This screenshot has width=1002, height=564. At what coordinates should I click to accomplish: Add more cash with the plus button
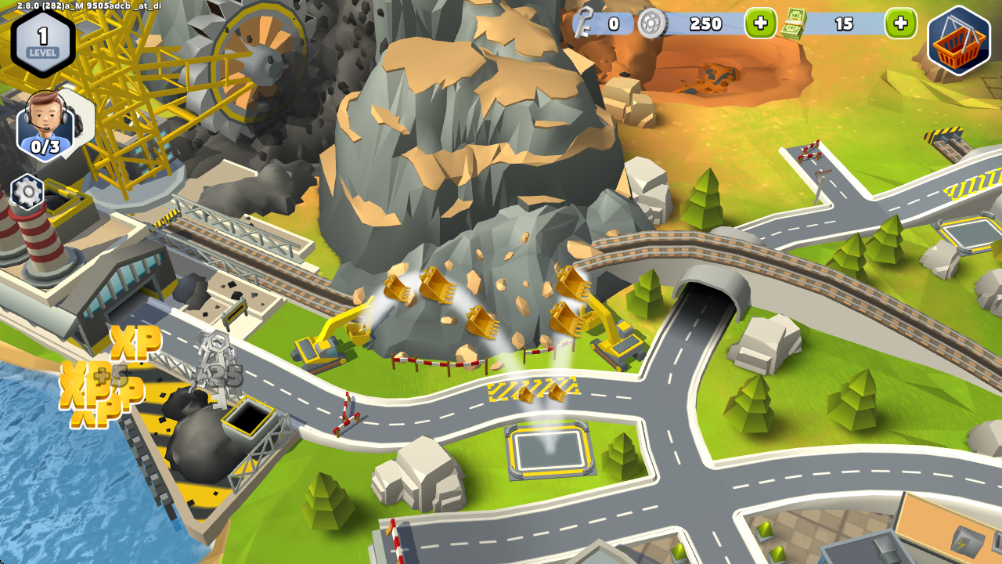(x=901, y=23)
